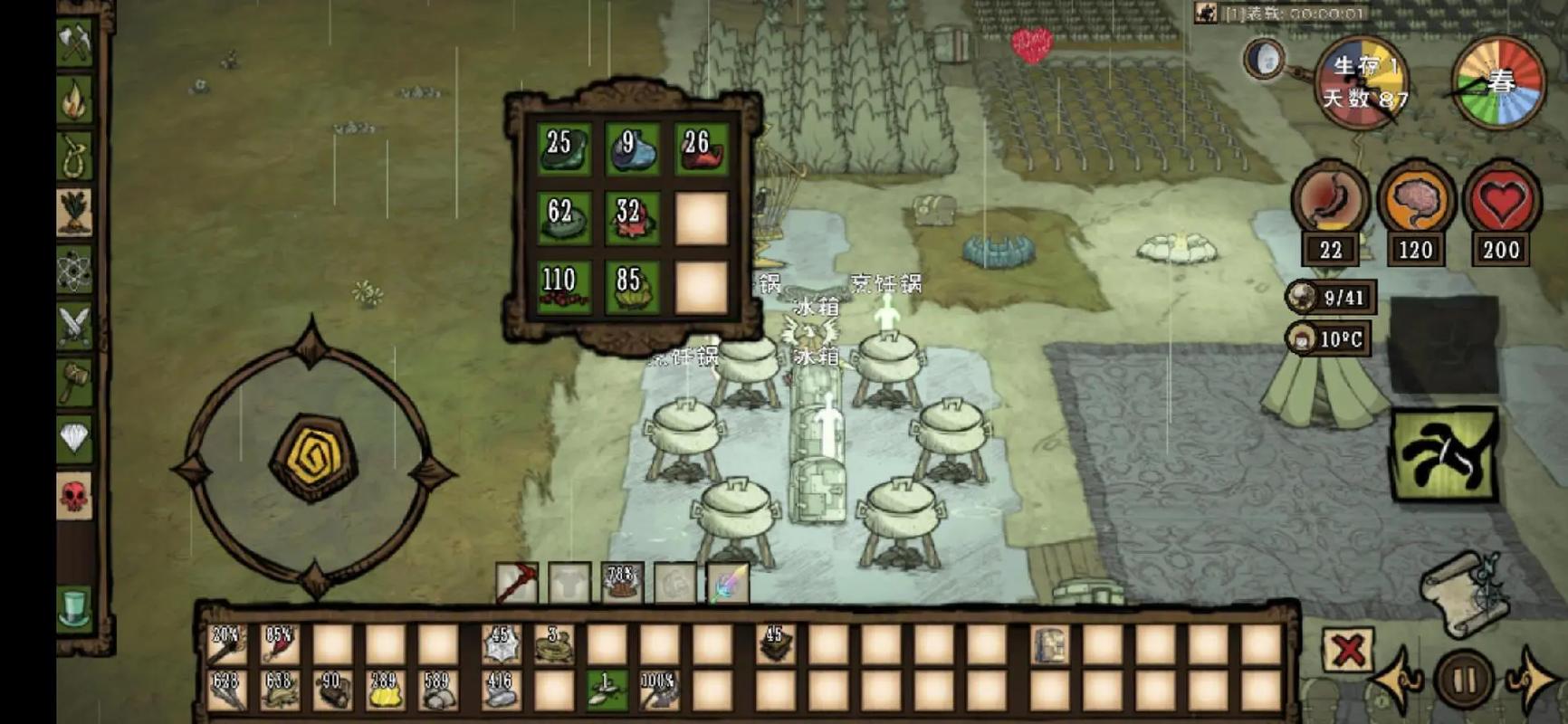Pick the fridge item stack of 62
Image resolution: width=1568 pixels, height=724 pixels.
tap(562, 218)
